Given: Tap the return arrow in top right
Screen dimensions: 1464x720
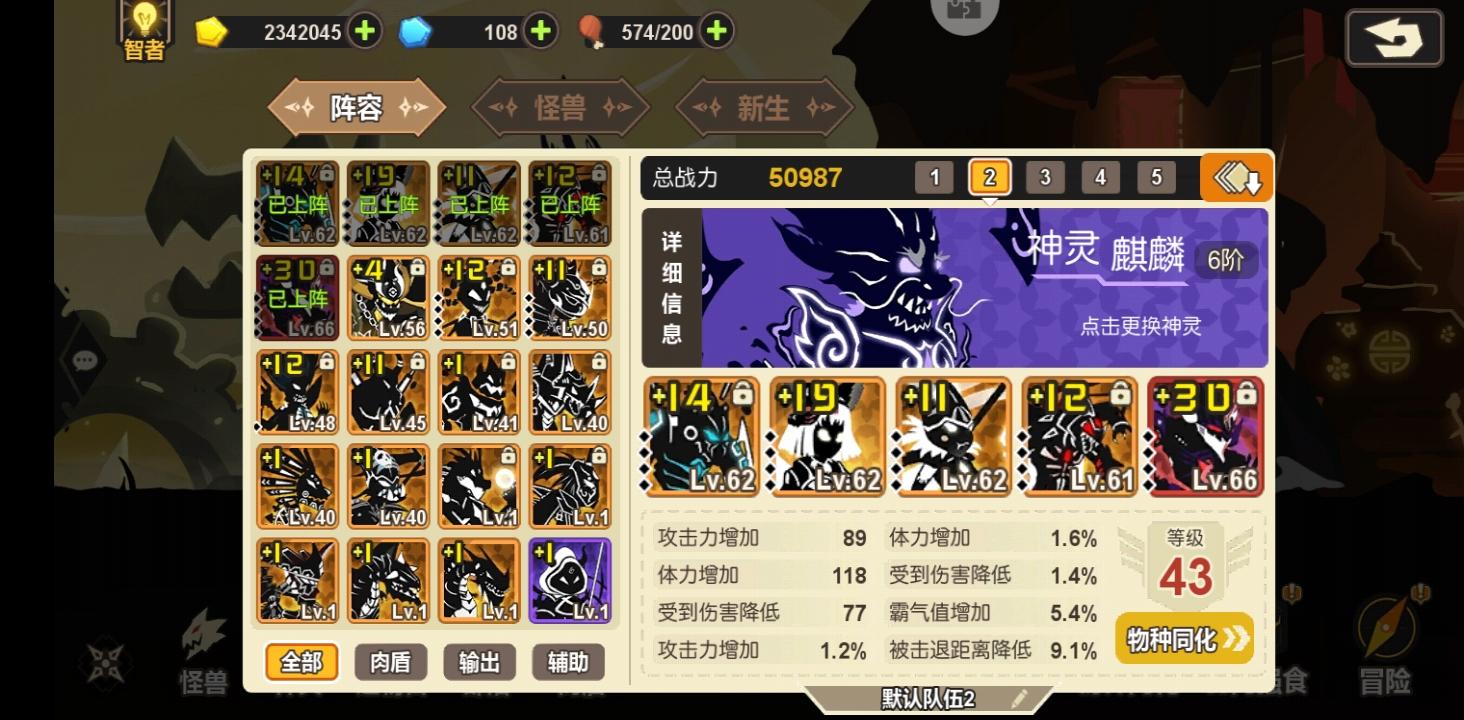Looking at the screenshot, I should click(1394, 36).
